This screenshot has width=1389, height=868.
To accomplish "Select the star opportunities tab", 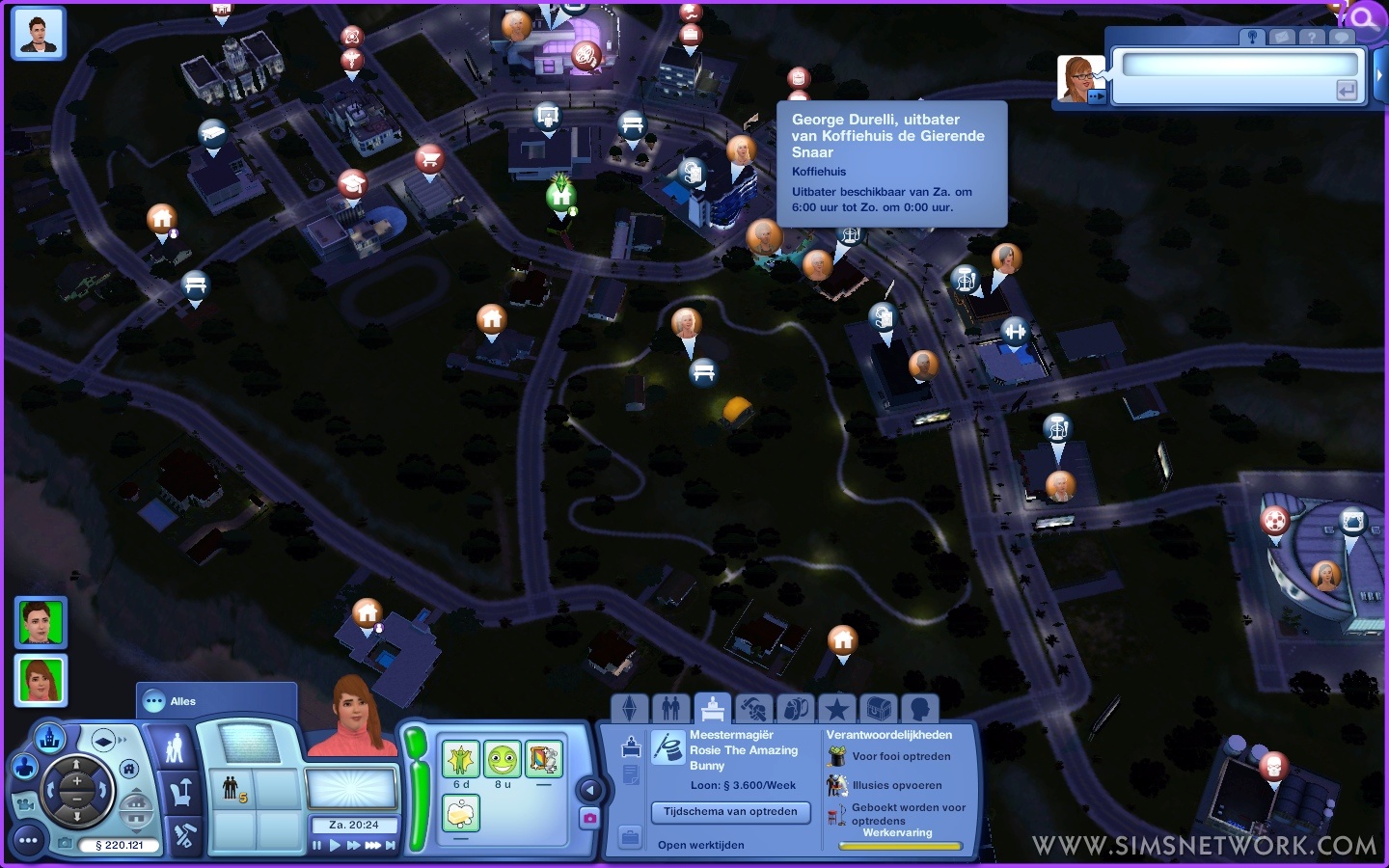I will pyautogui.click(x=836, y=710).
